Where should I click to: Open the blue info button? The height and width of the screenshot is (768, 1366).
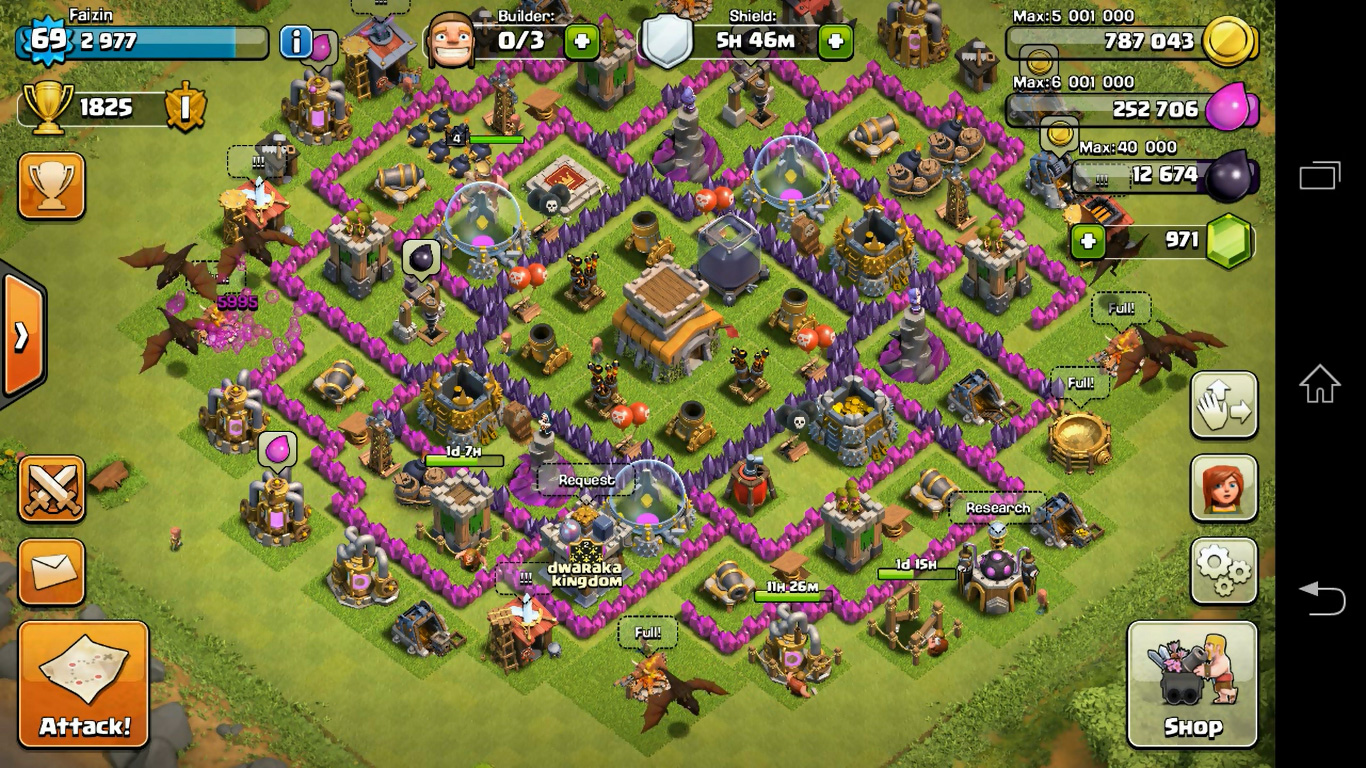(296, 42)
